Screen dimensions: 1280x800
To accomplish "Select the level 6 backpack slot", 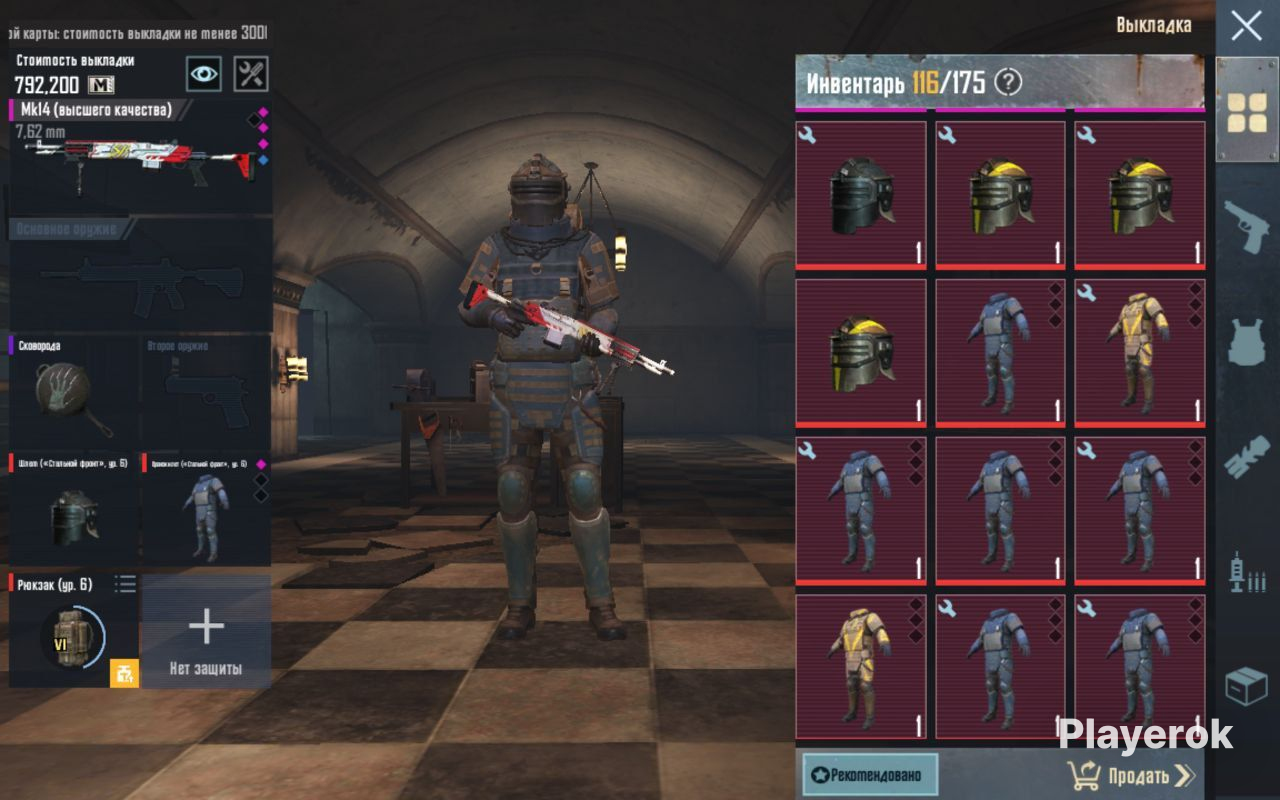I will click(x=74, y=631).
